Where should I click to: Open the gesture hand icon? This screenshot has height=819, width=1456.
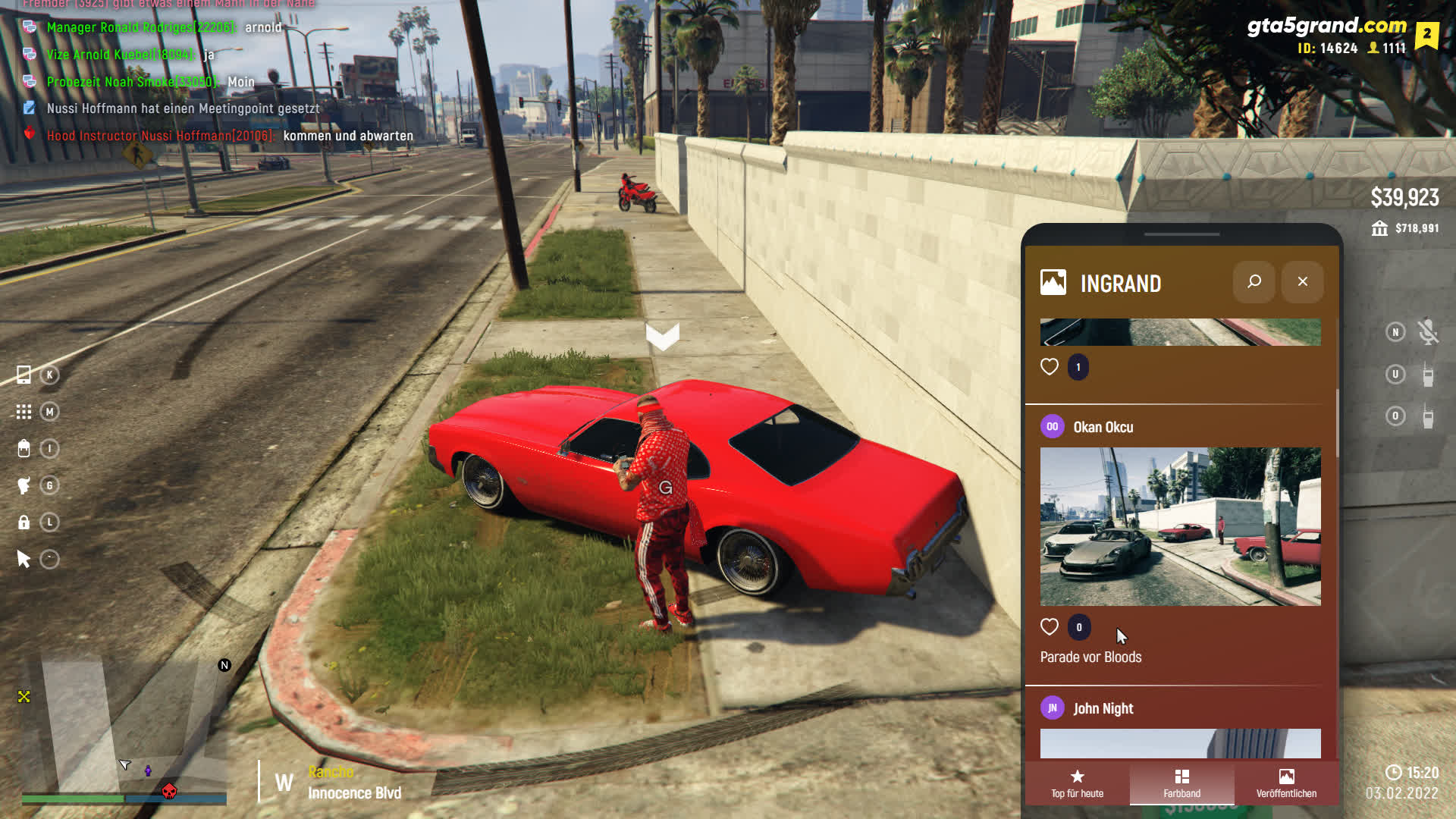pos(24,485)
